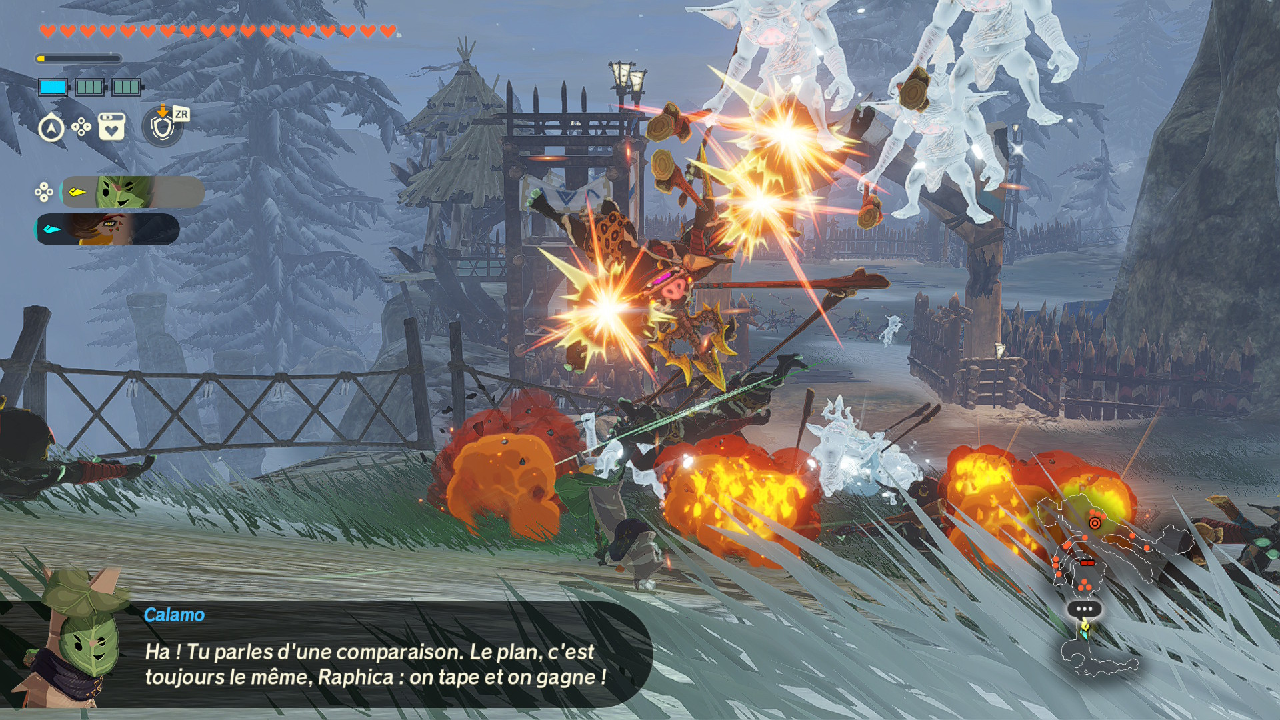Image resolution: width=1280 pixels, height=720 pixels.
Task: Select the orange target objective on minimap
Action: 1095,522
